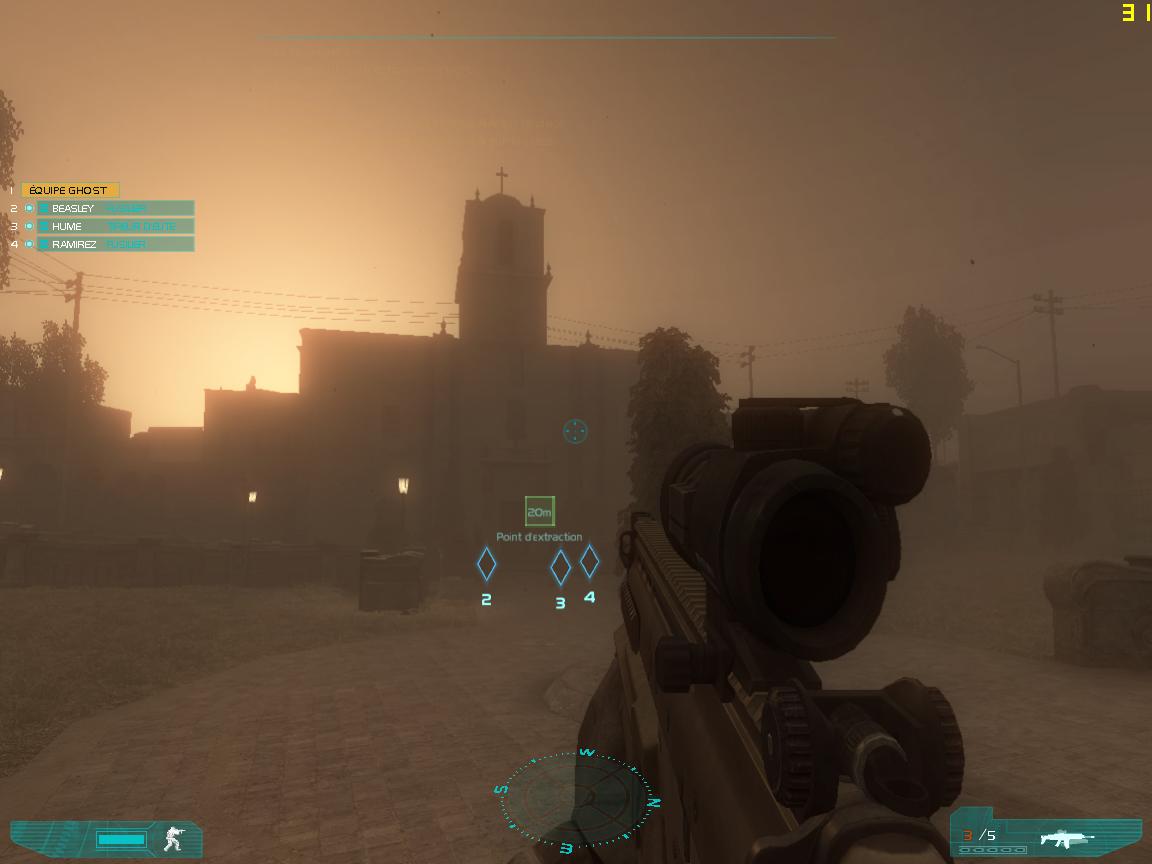
Task: Select teammate diamond marker number 2
Action: [486, 564]
